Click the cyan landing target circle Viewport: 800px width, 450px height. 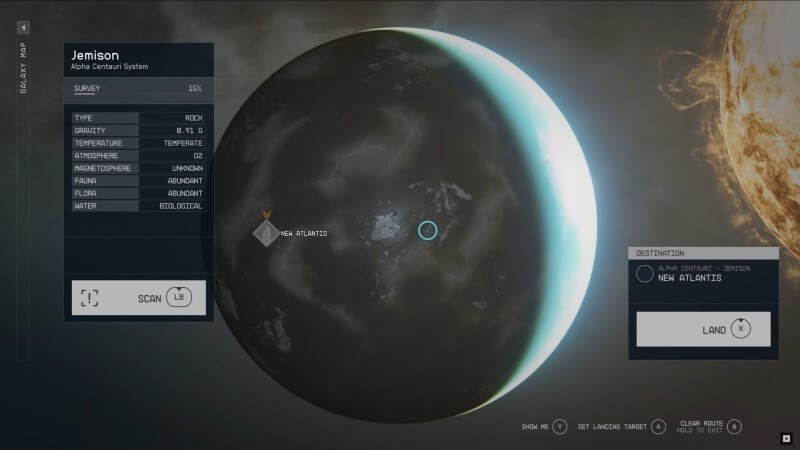tap(428, 231)
